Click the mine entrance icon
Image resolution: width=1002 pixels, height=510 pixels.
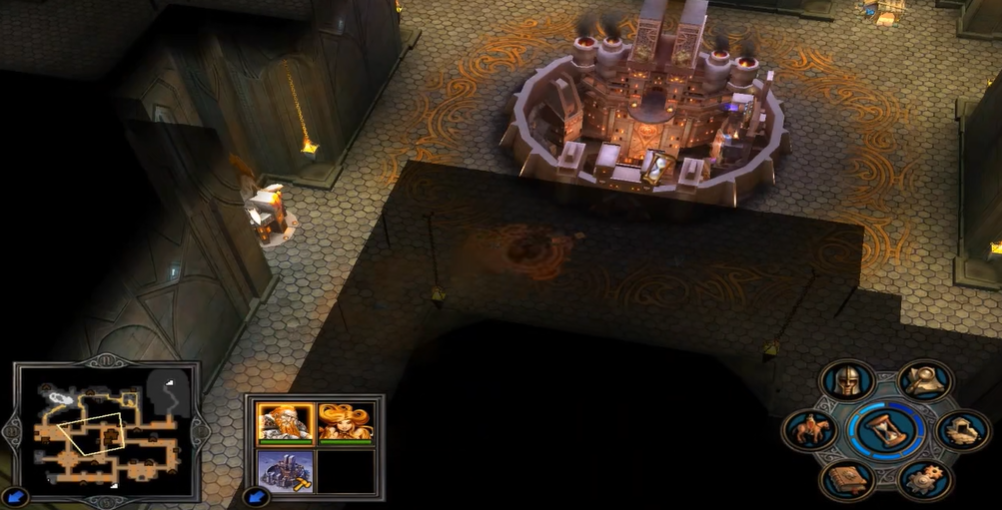[x=963, y=431]
